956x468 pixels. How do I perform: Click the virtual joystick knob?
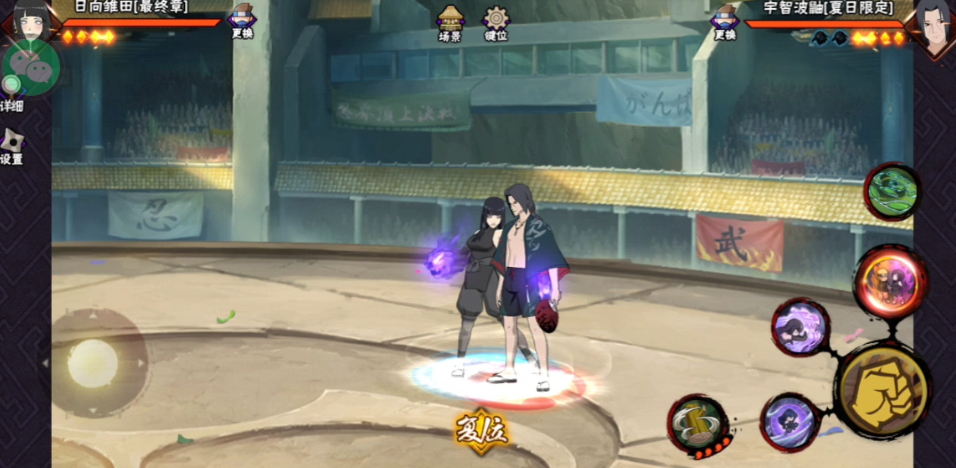coord(92,362)
